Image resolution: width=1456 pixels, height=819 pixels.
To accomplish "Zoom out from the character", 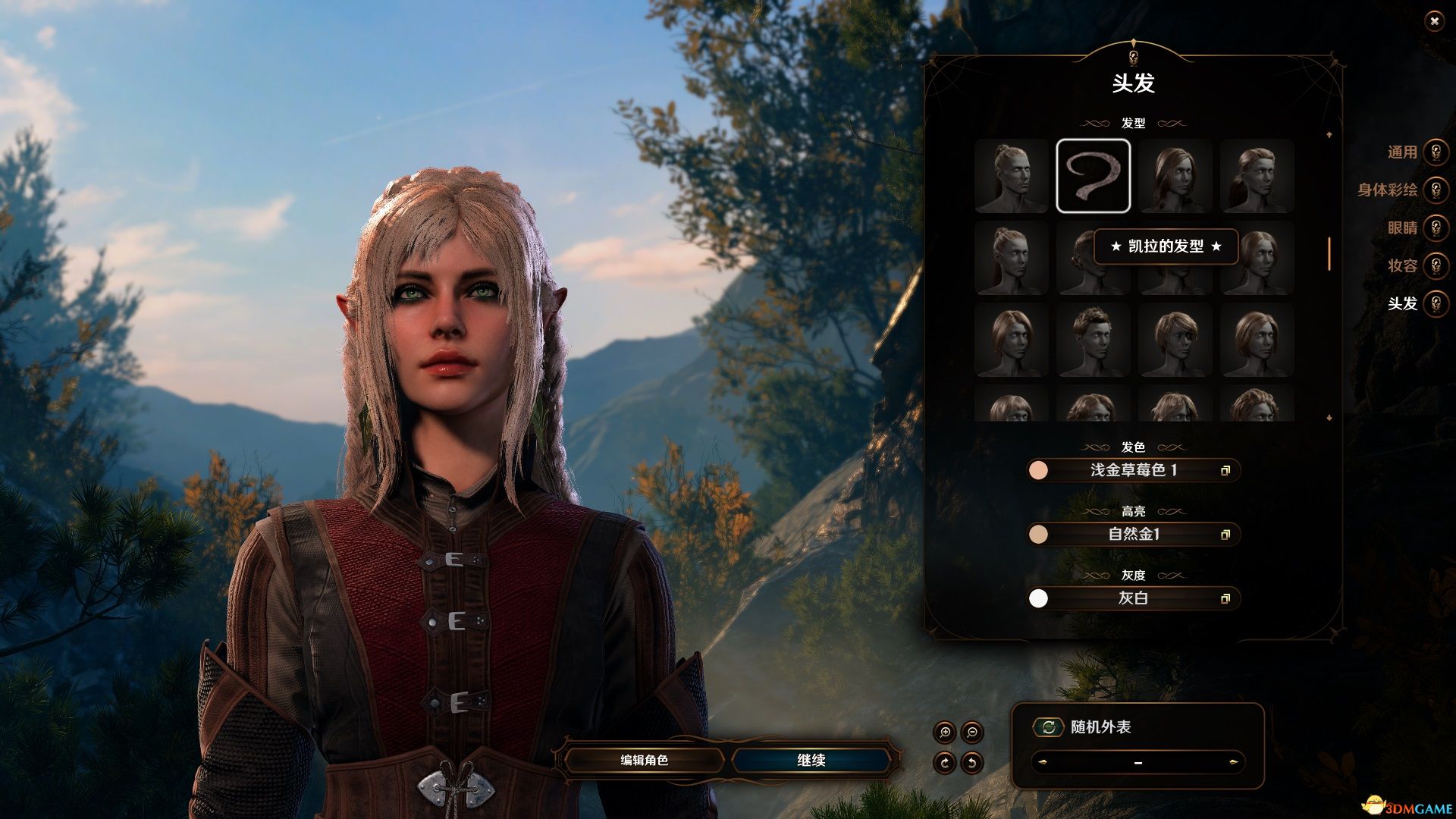I will pyautogui.click(x=972, y=733).
